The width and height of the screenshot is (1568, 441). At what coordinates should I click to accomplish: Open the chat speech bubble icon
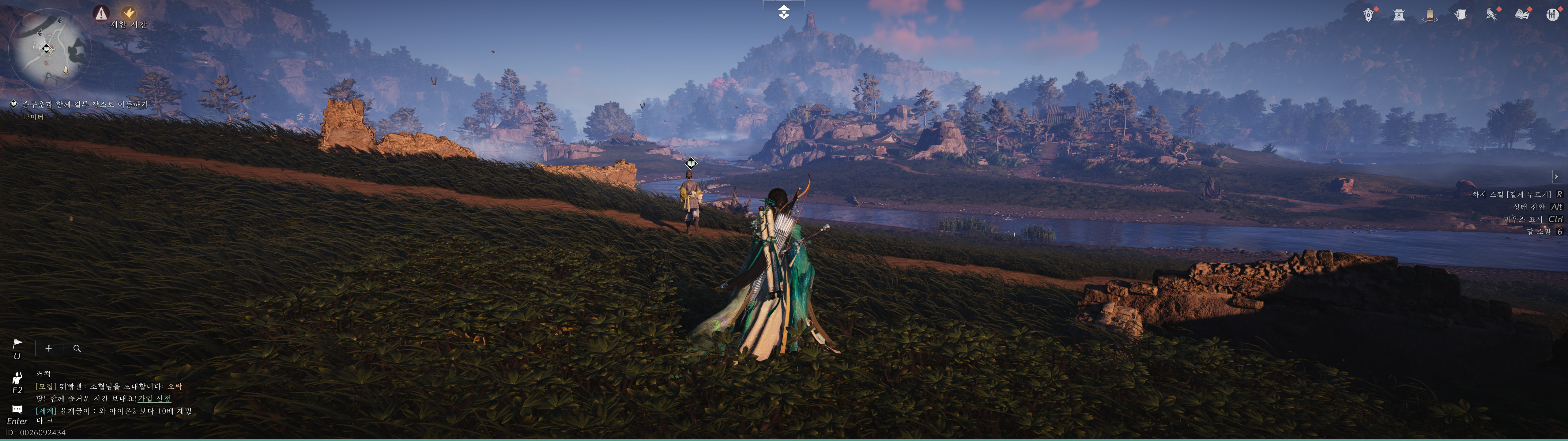coord(17,409)
